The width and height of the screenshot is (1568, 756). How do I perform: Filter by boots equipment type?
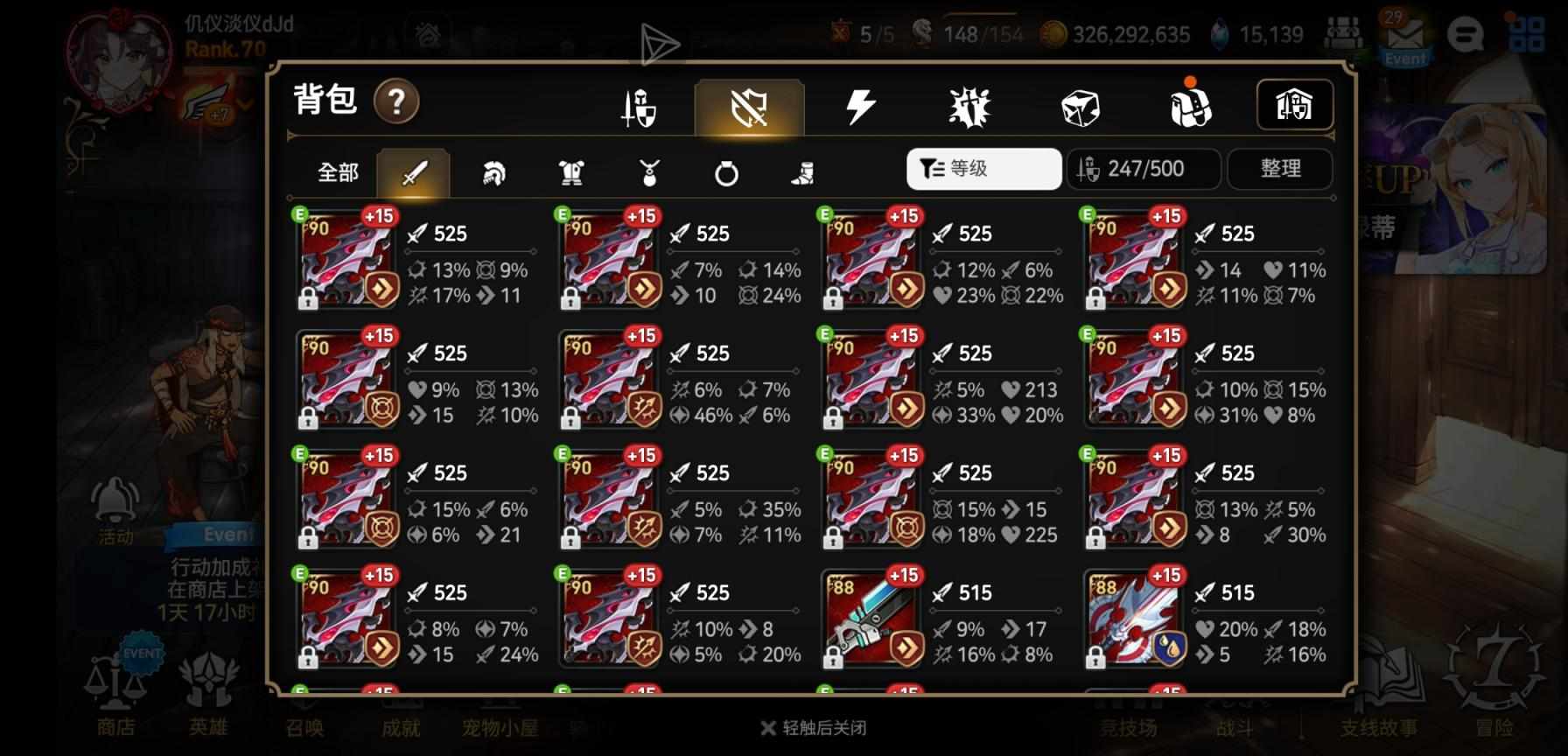802,173
